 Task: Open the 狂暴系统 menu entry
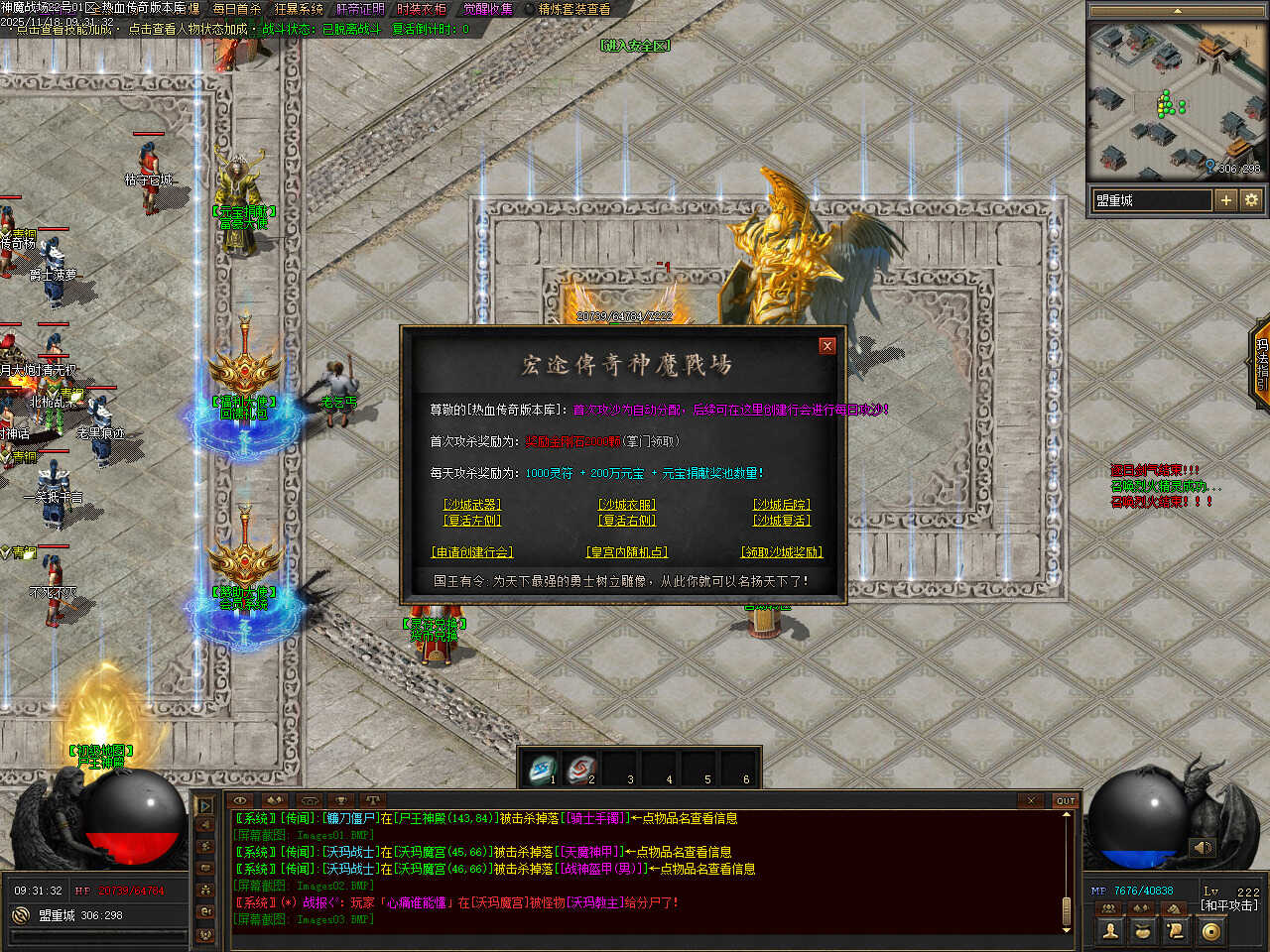pyautogui.click(x=299, y=9)
